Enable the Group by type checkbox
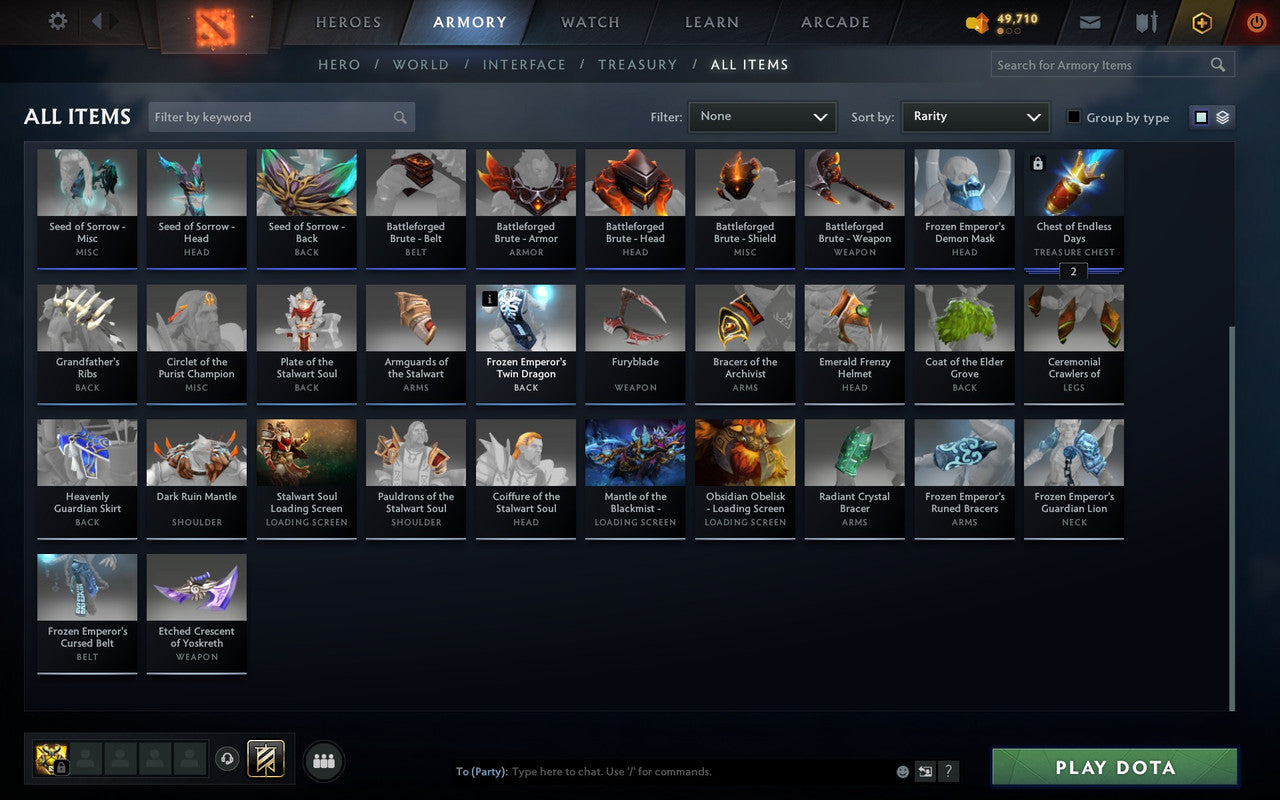 [1072, 117]
